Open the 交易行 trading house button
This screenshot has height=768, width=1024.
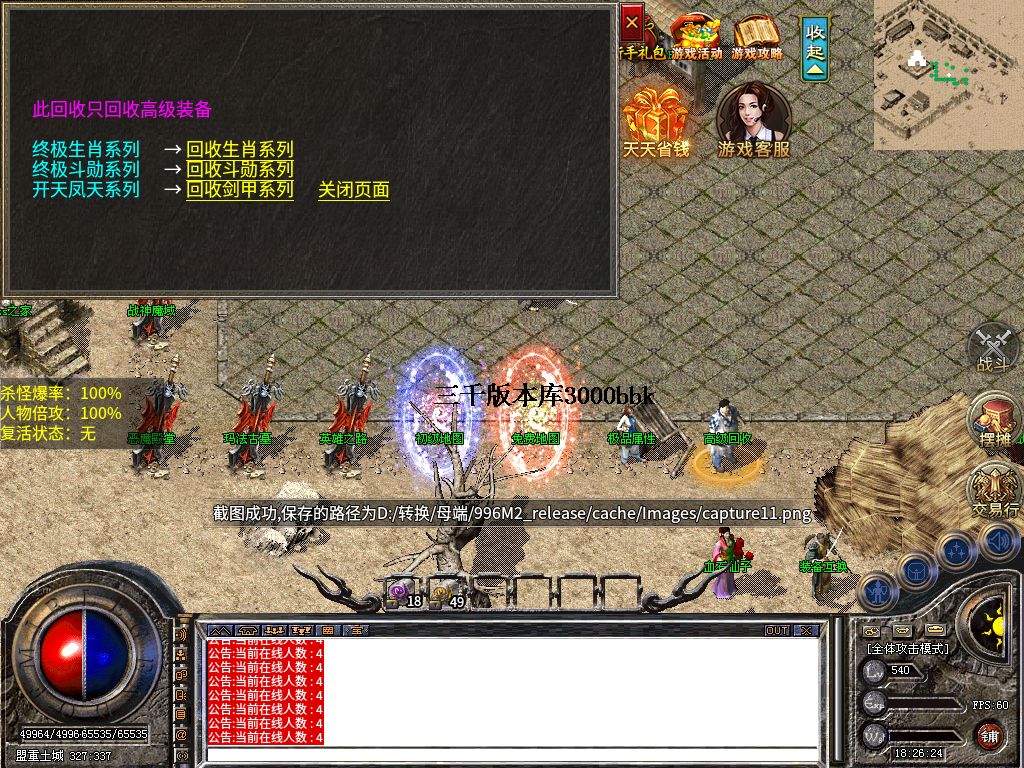tap(994, 491)
